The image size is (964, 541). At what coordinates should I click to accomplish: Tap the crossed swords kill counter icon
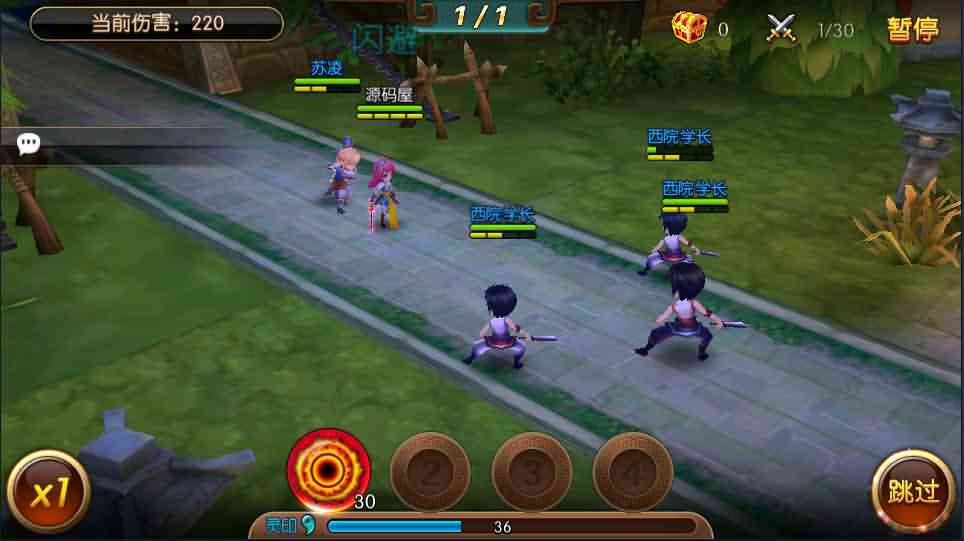coord(781,28)
